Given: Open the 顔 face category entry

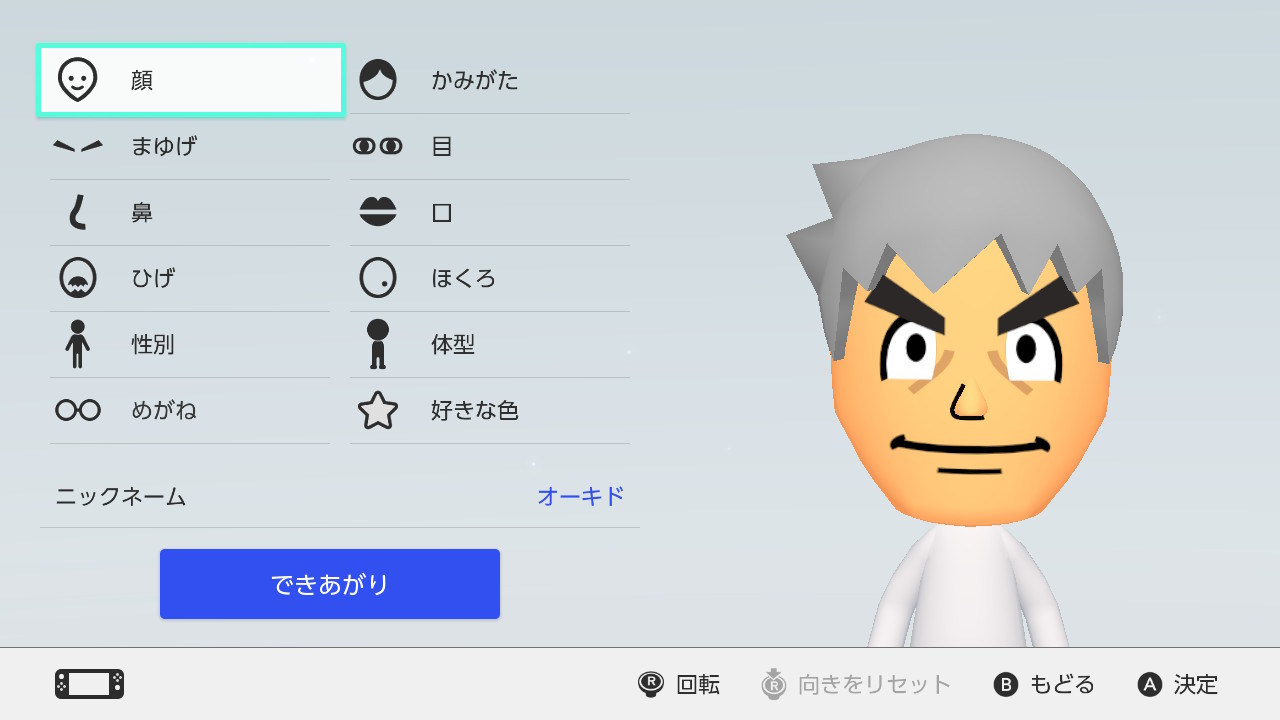Looking at the screenshot, I should tap(190, 80).
